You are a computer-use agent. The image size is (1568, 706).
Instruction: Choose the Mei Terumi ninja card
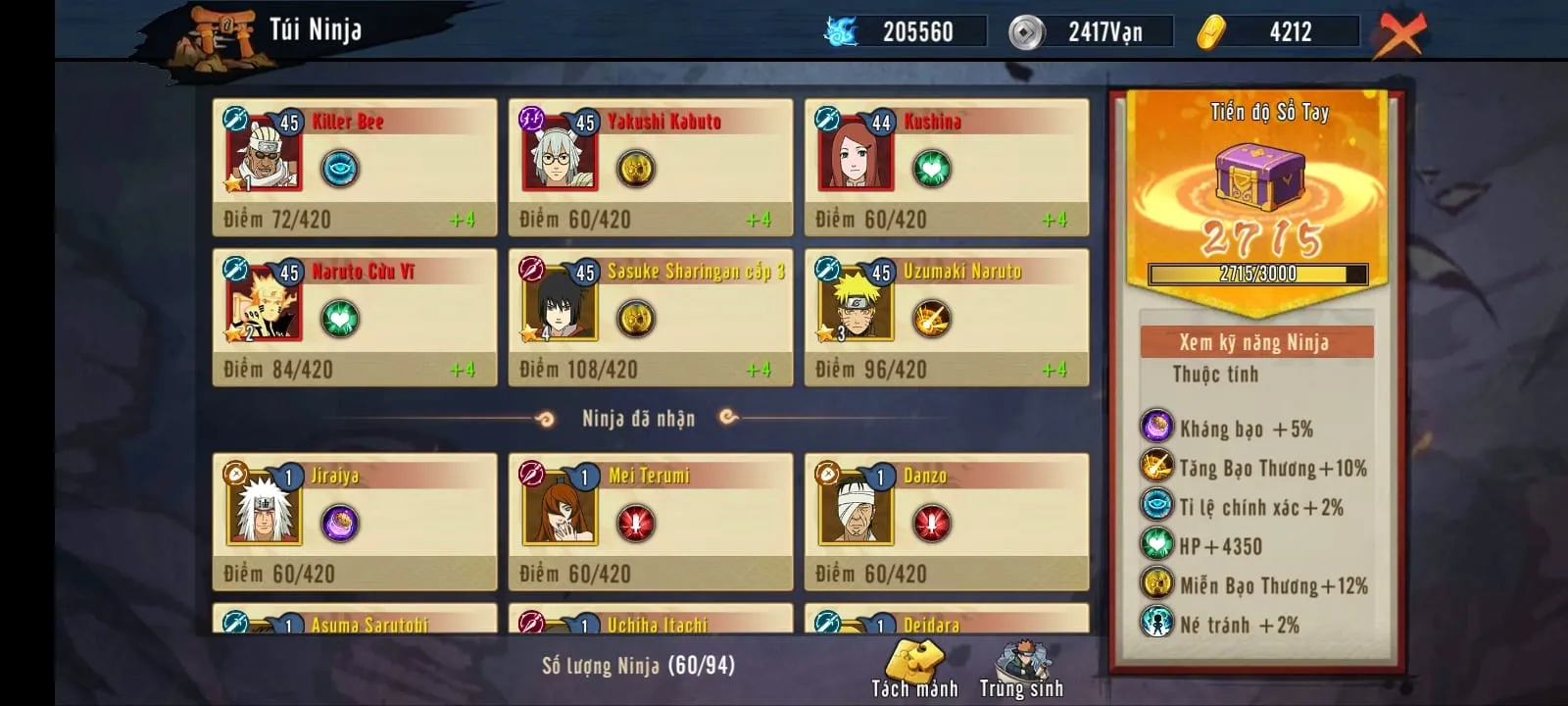651,521
